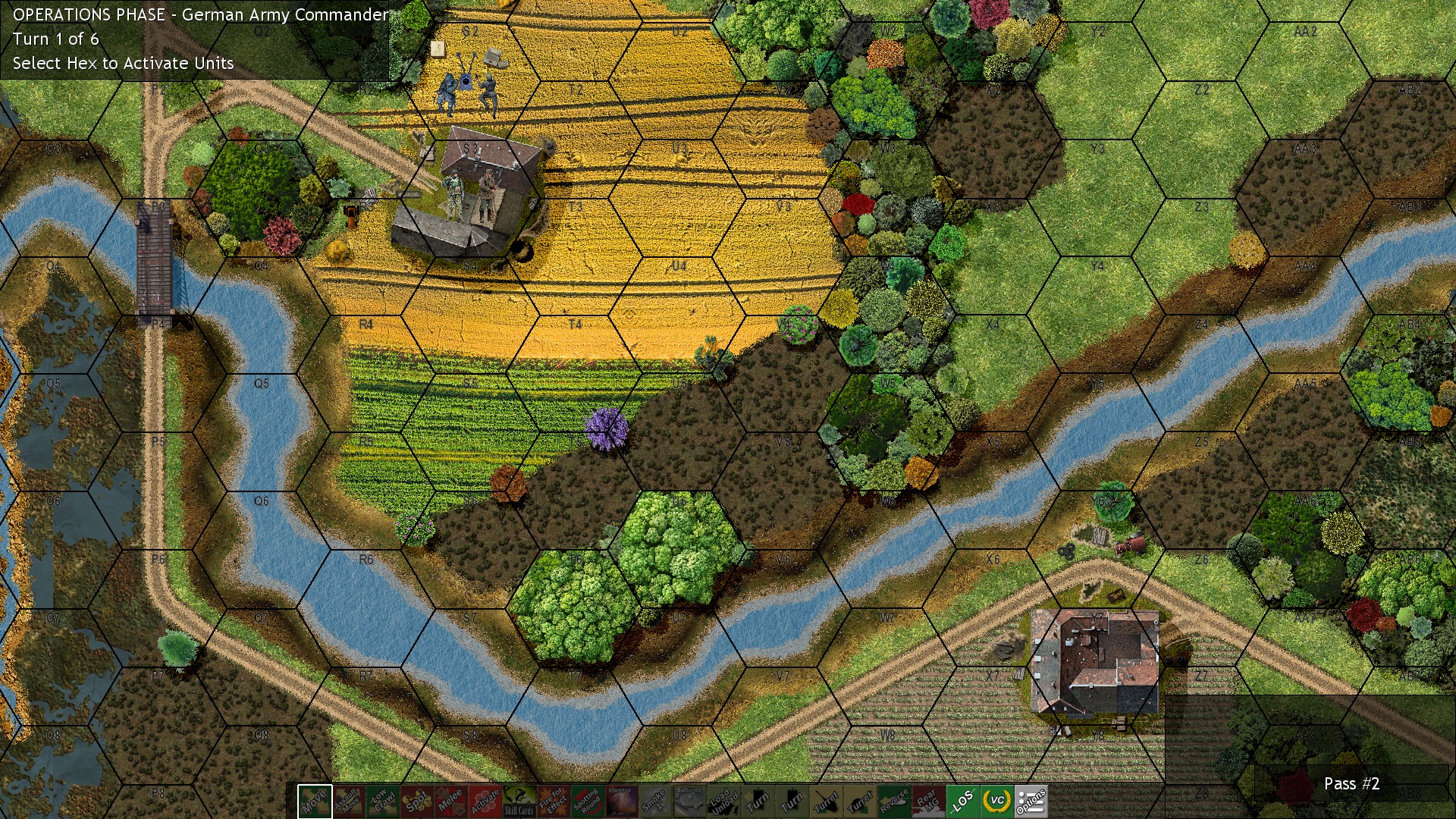This screenshot has width=1456, height=819.
Task: Choose the Spotting Round icon
Action: [589, 802]
